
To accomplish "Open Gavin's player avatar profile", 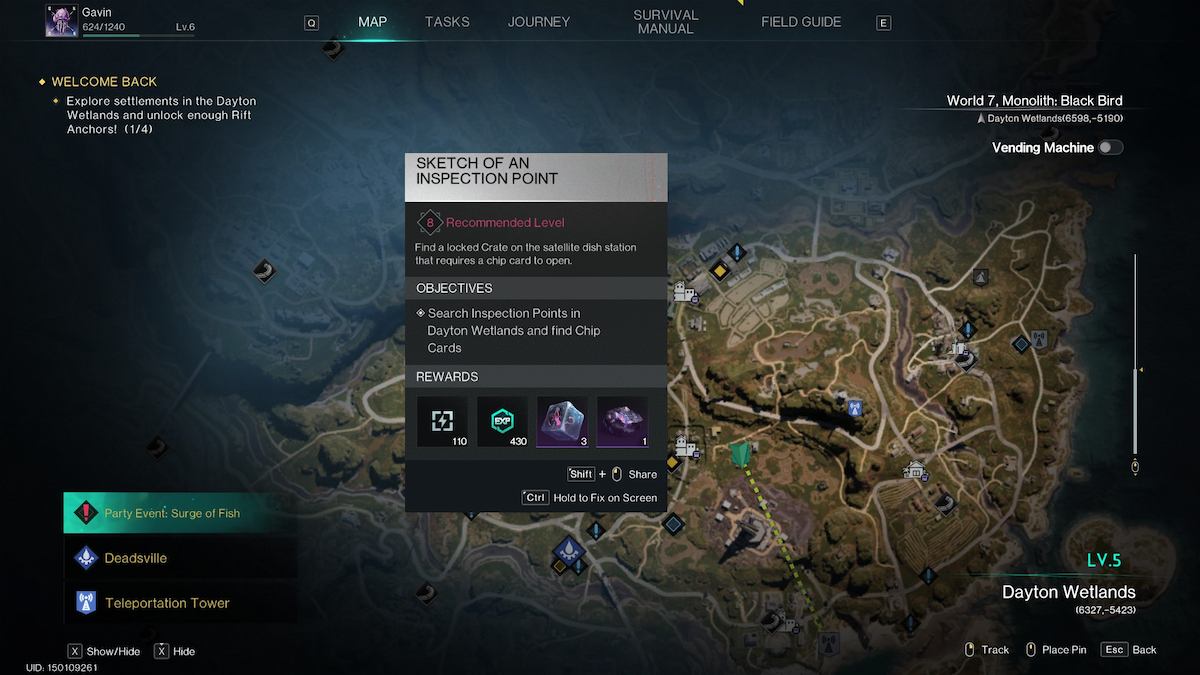I will point(62,21).
